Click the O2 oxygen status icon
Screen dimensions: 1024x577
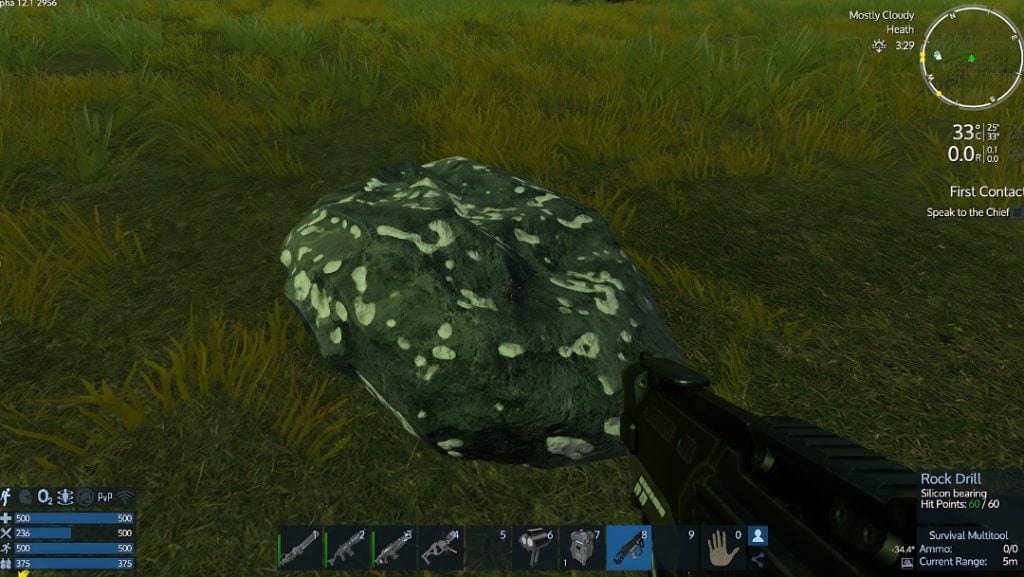click(44, 496)
